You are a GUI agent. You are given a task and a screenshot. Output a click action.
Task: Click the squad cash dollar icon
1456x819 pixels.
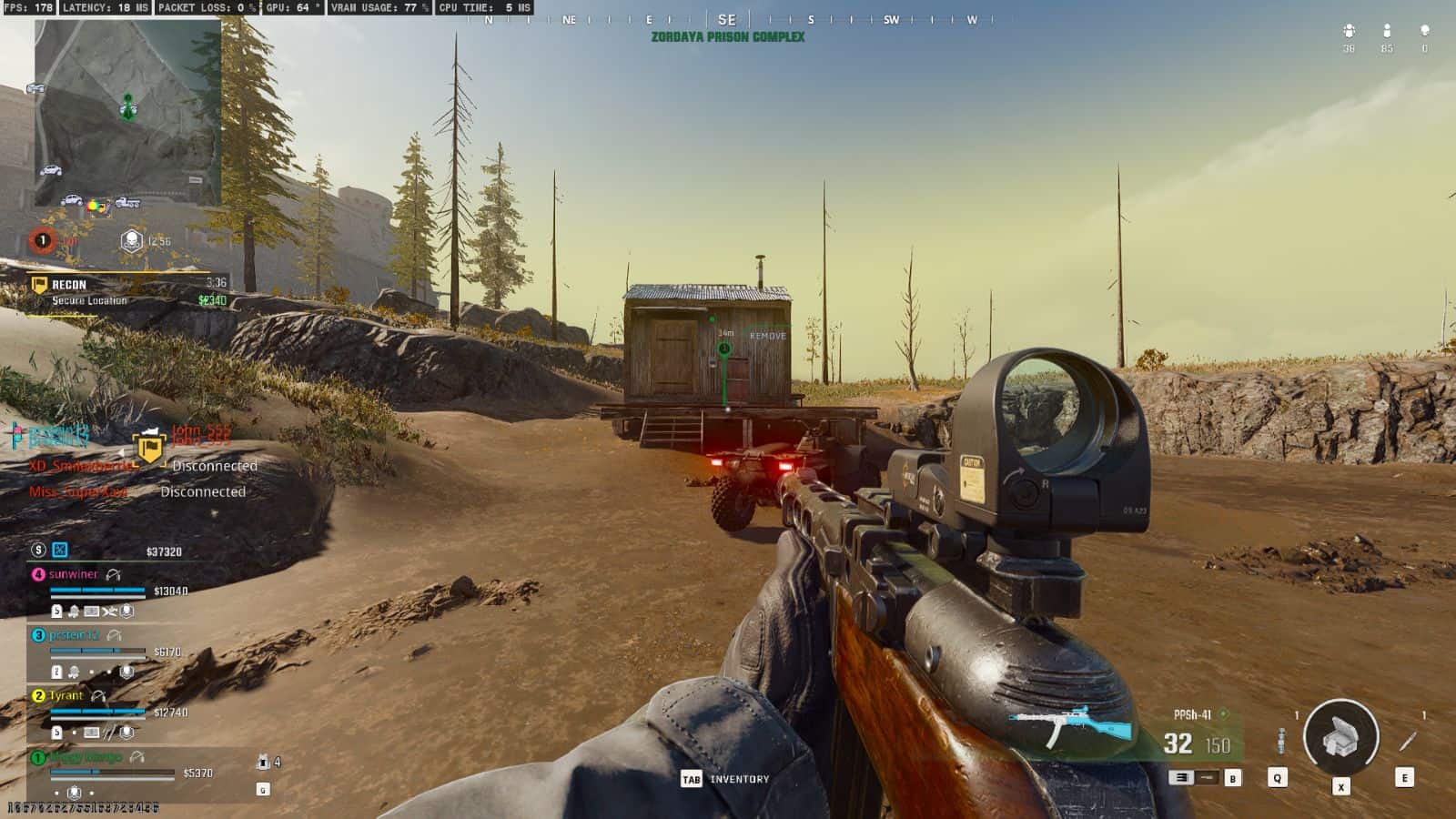[x=38, y=550]
